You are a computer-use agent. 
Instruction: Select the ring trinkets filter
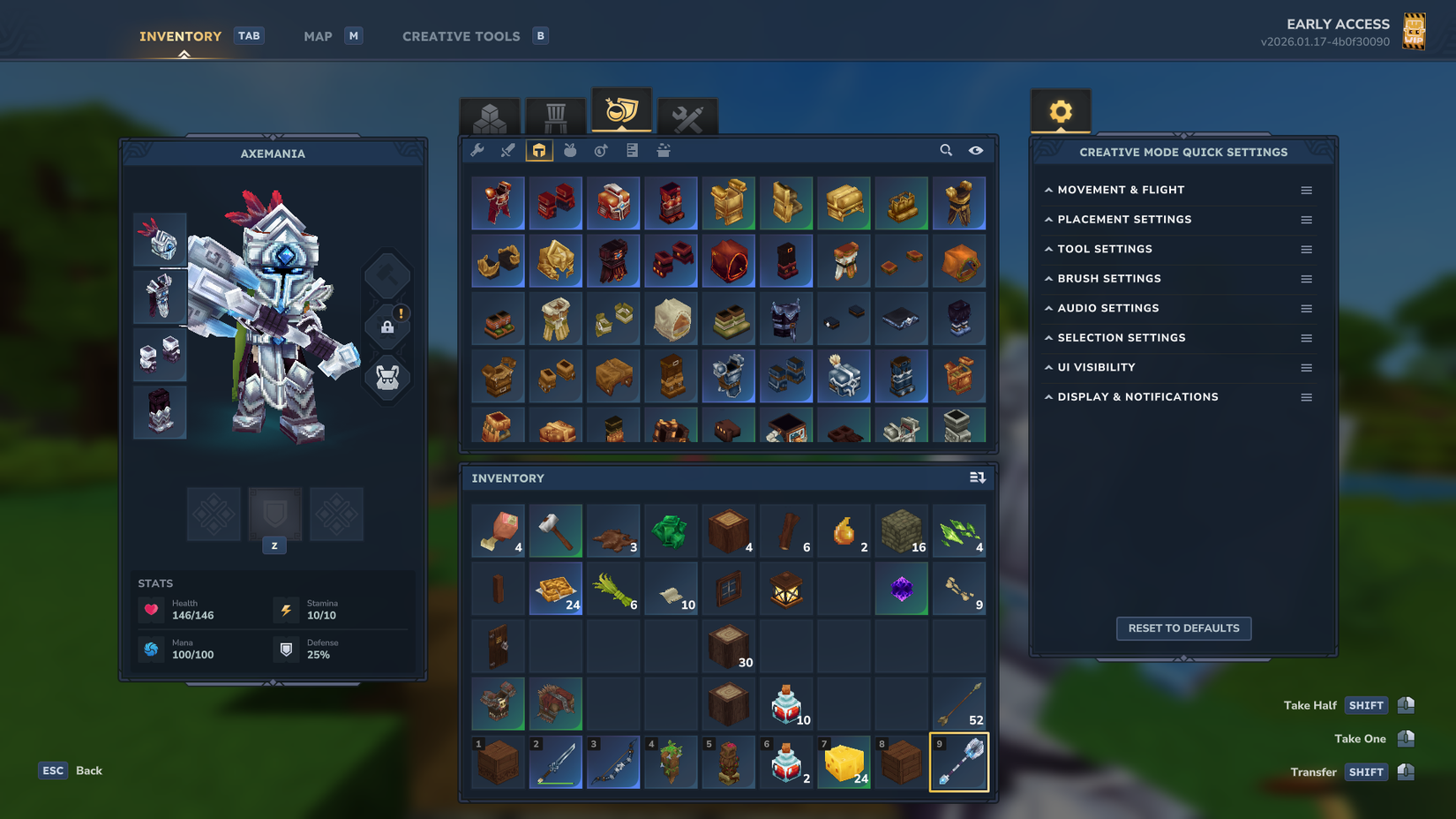[600, 151]
